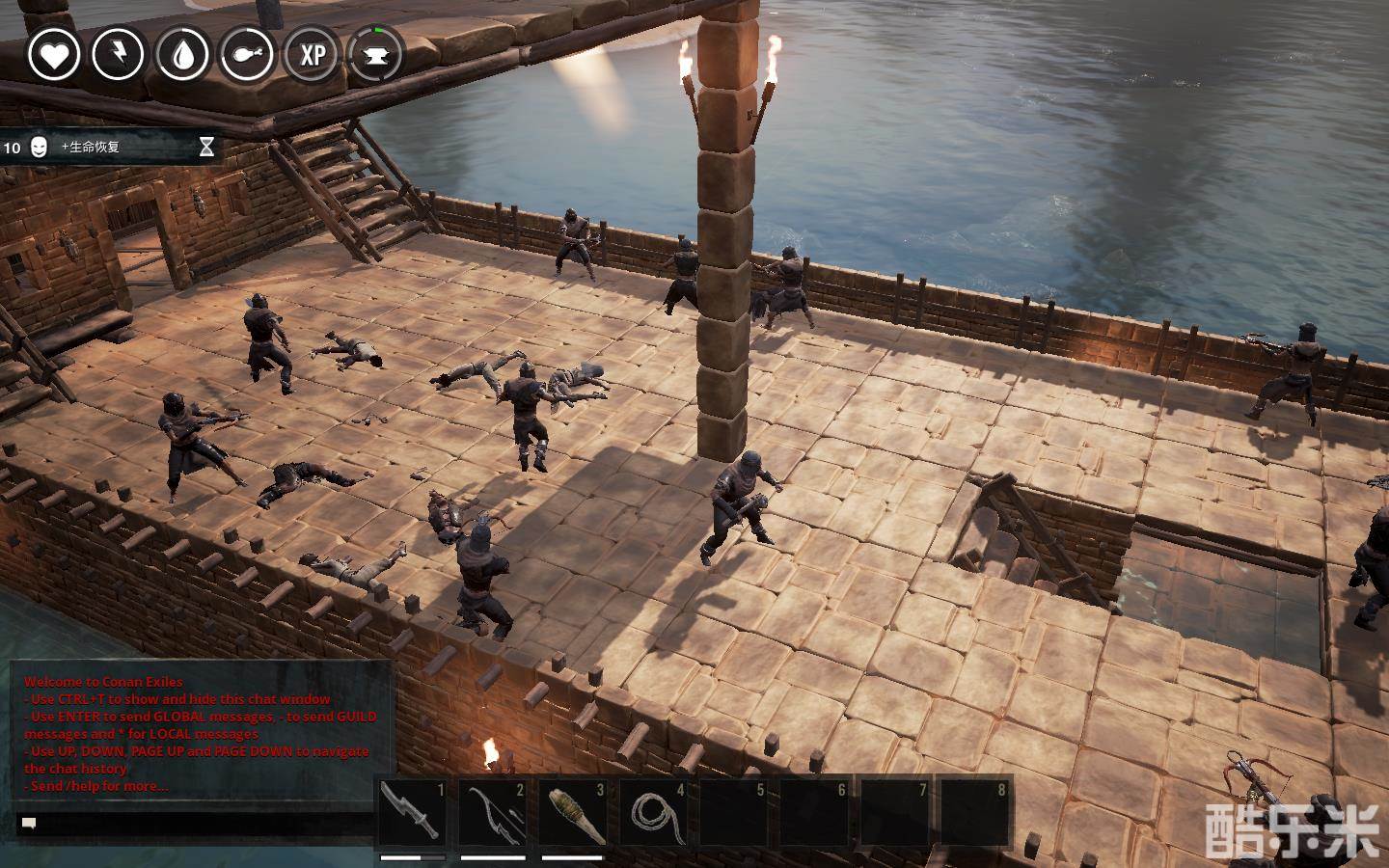Click the water drop thirst icon
Screen dimensions: 1389x868
tap(183, 54)
